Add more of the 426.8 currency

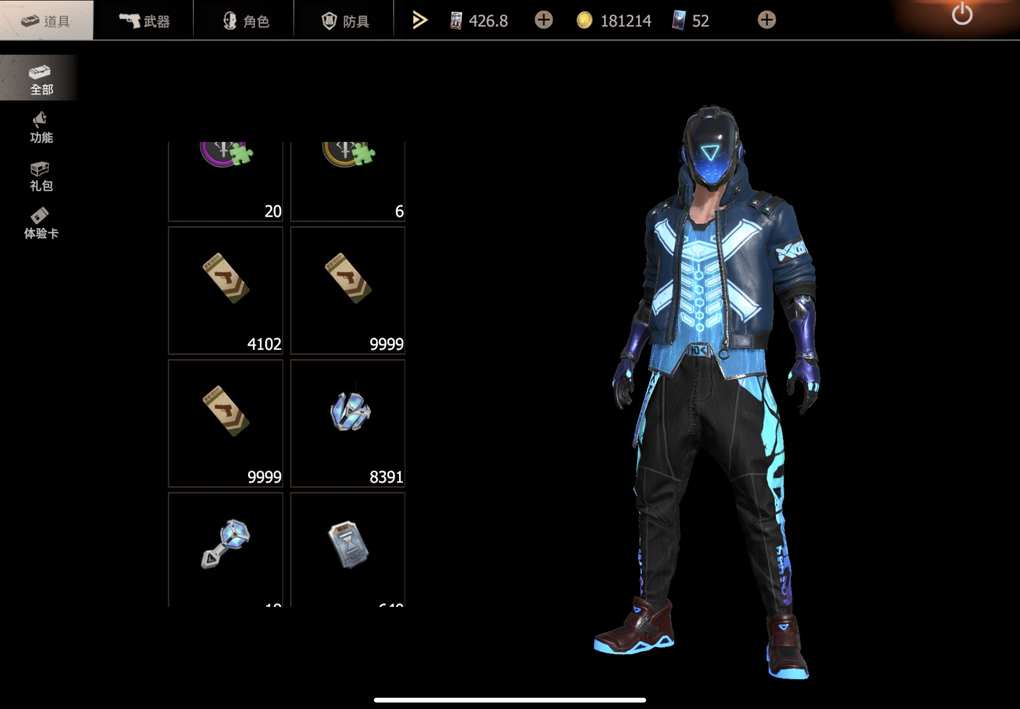543,20
